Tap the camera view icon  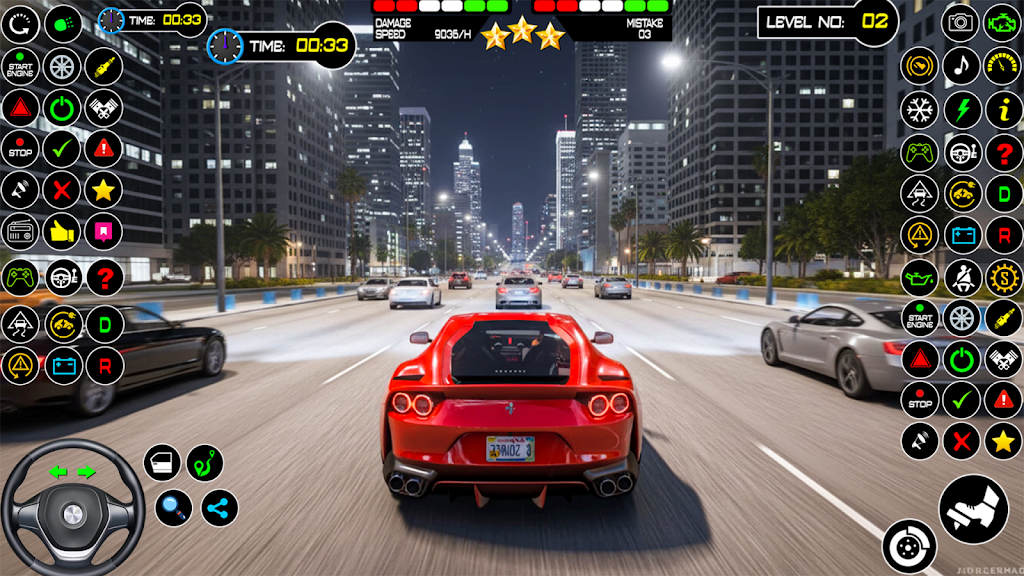click(961, 22)
